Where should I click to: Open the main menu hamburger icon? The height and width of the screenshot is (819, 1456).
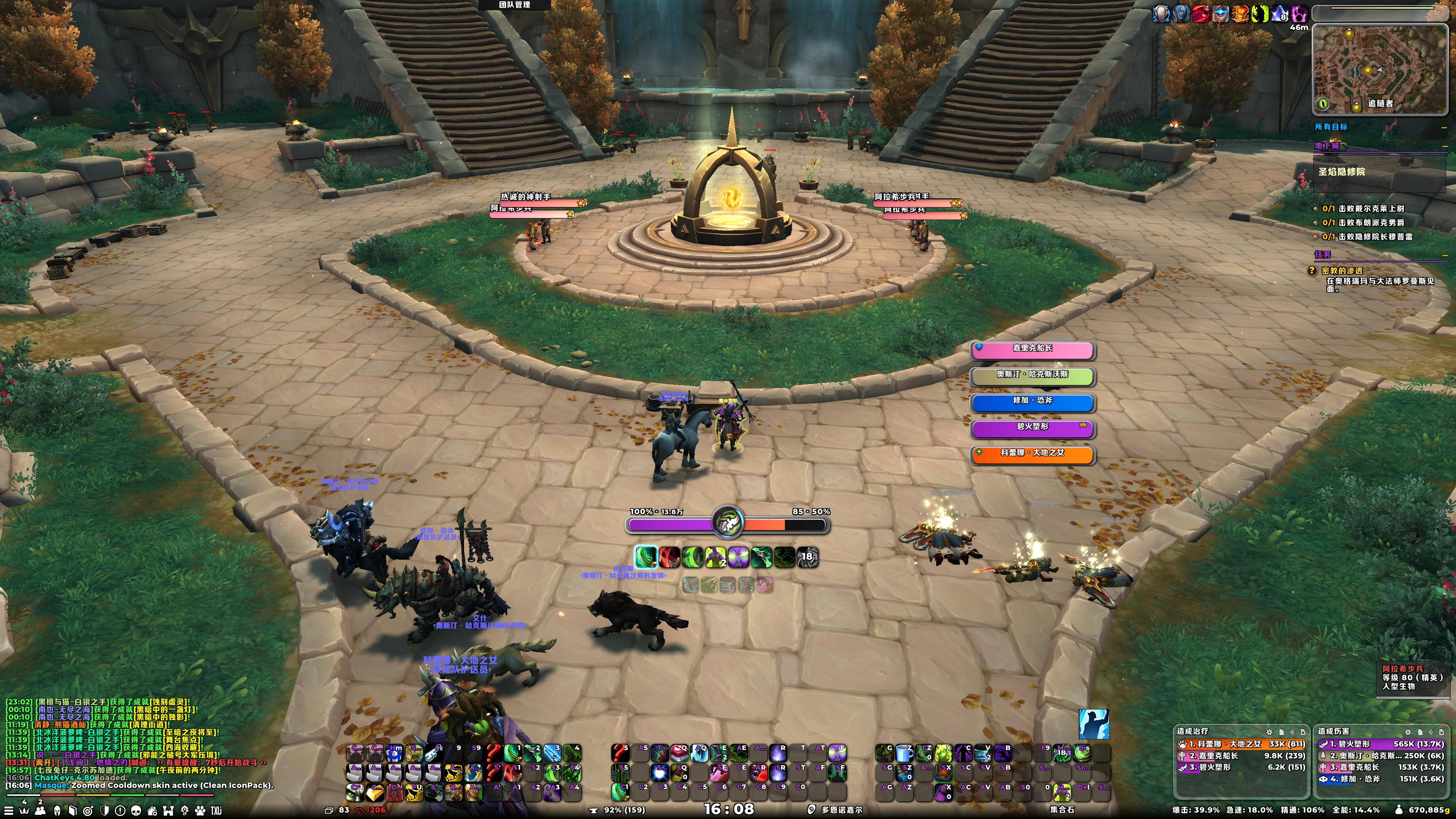(x=8, y=811)
